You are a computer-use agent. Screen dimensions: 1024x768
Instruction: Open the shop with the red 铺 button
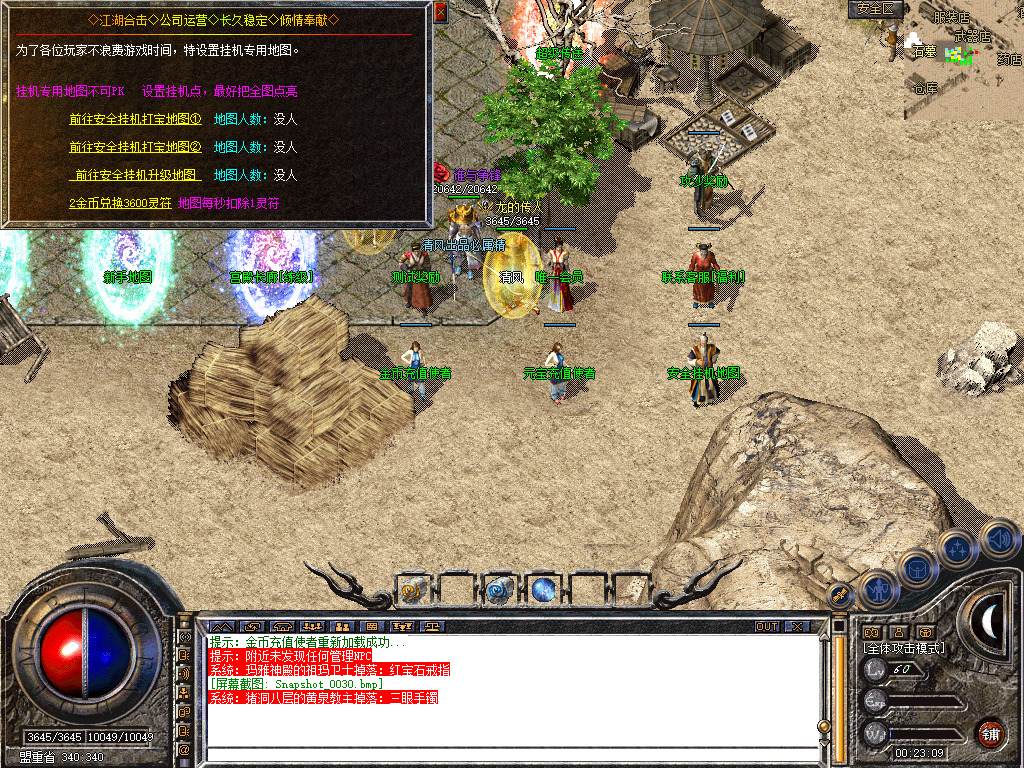click(x=989, y=733)
